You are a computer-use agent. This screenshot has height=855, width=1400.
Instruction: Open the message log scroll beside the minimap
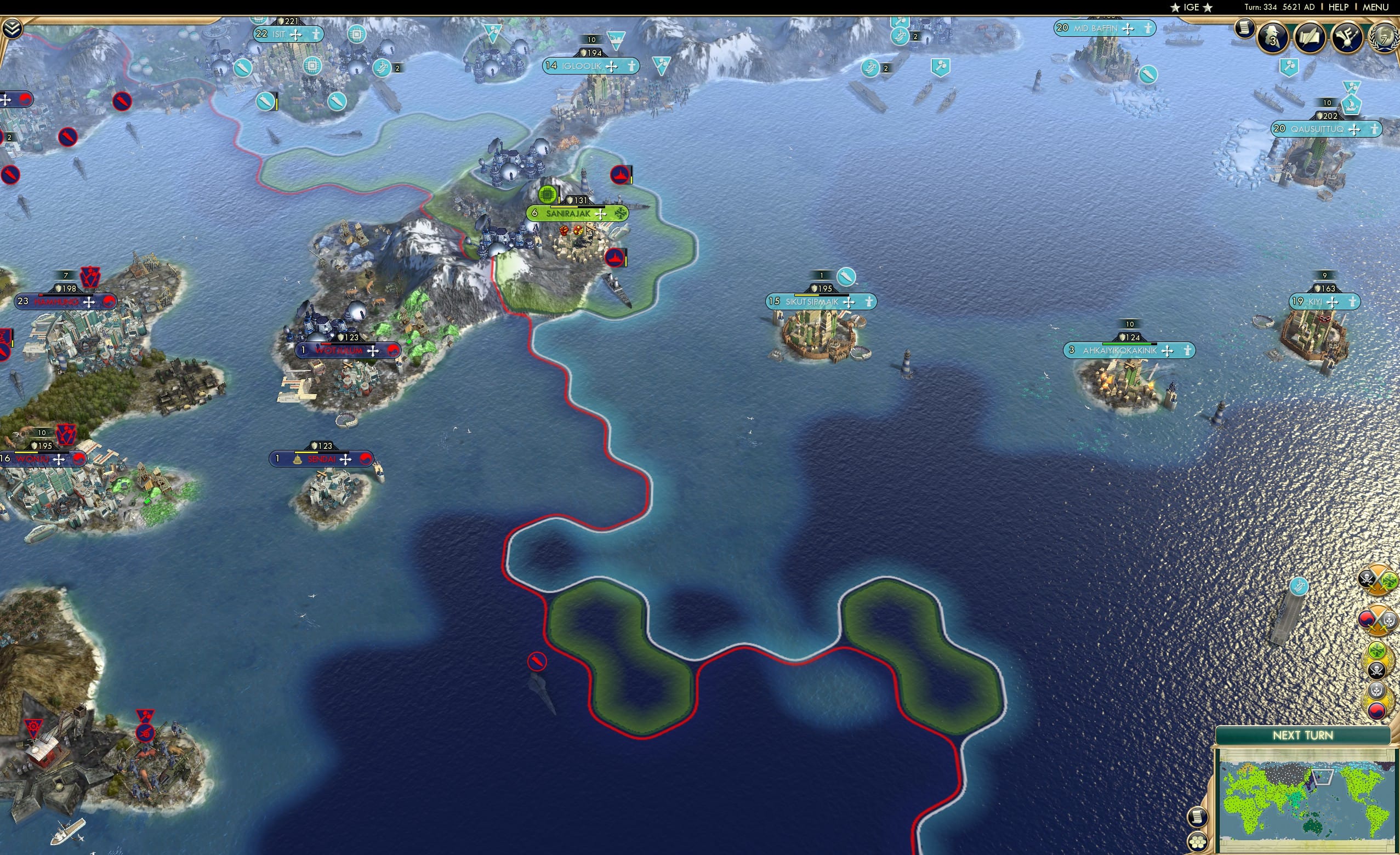pyautogui.click(x=1198, y=817)
